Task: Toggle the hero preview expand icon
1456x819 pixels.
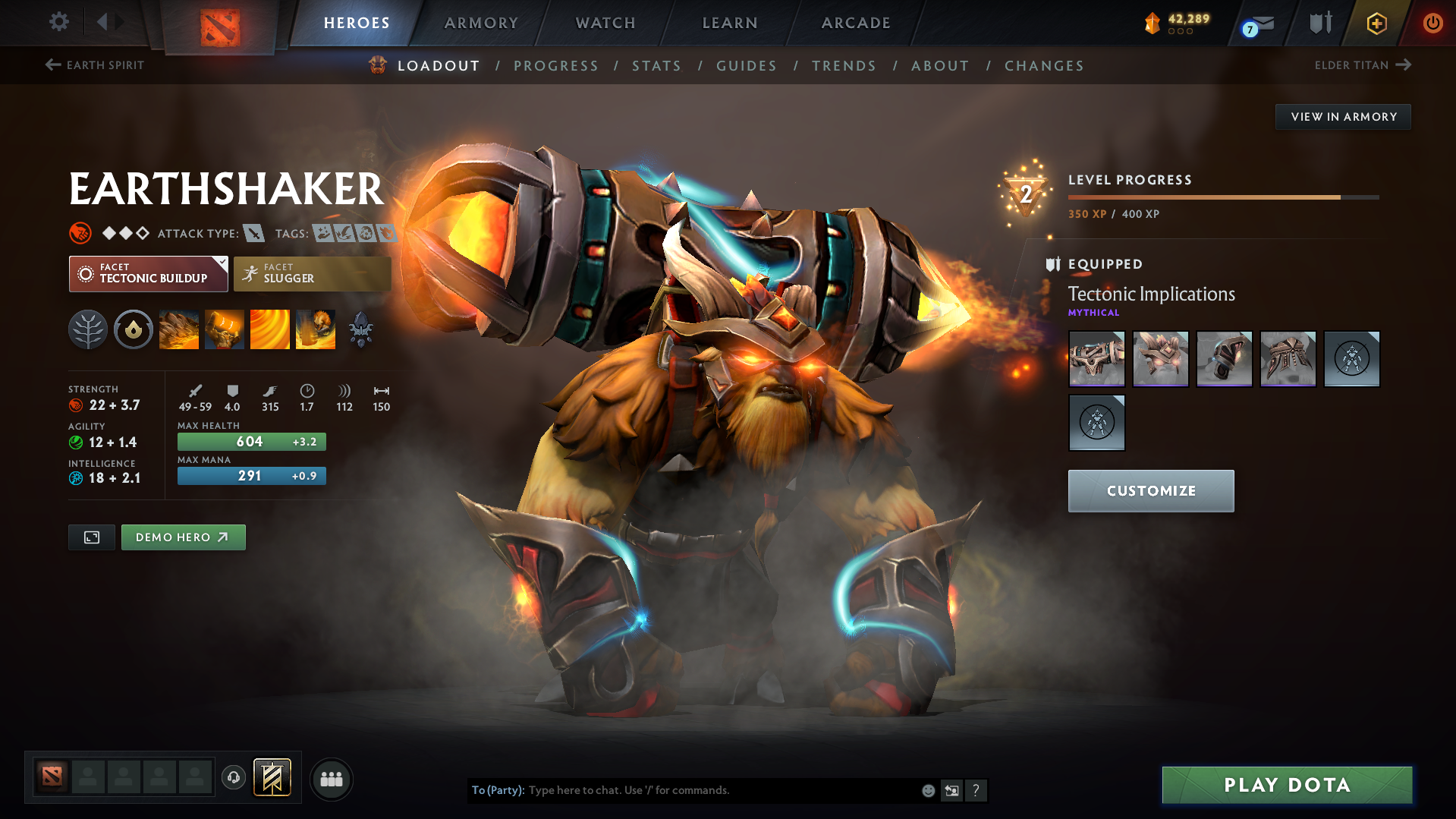Action: pyautogui.click(x=91, y=537)
